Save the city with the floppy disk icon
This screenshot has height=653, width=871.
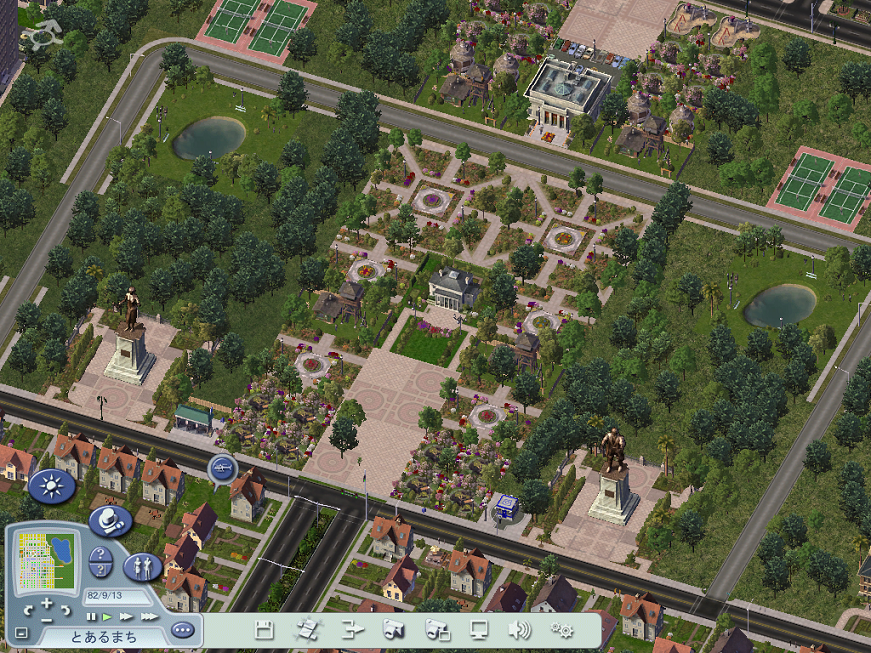point(265,630)
